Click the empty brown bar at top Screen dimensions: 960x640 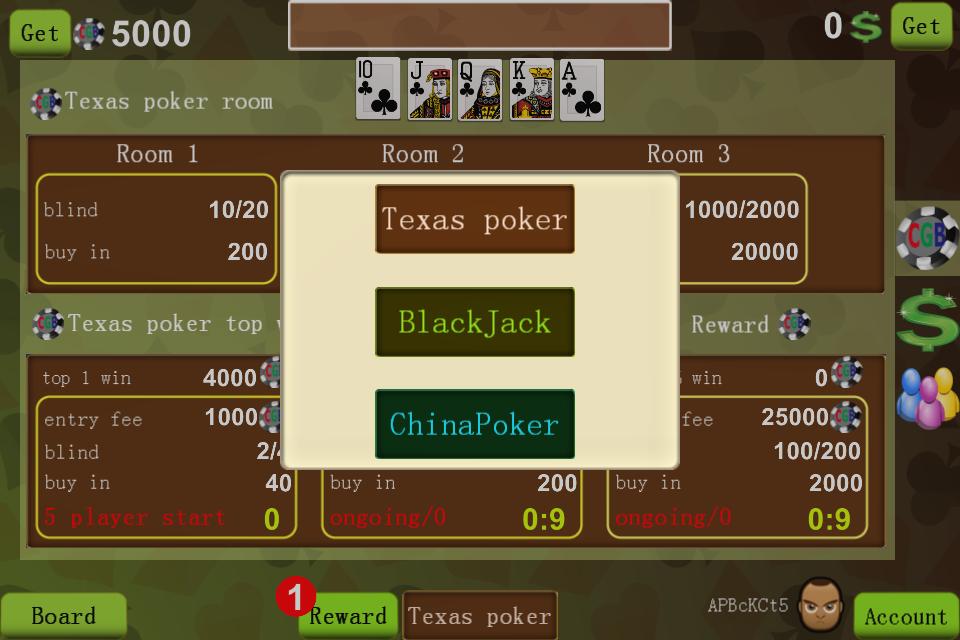click(479, 25)
